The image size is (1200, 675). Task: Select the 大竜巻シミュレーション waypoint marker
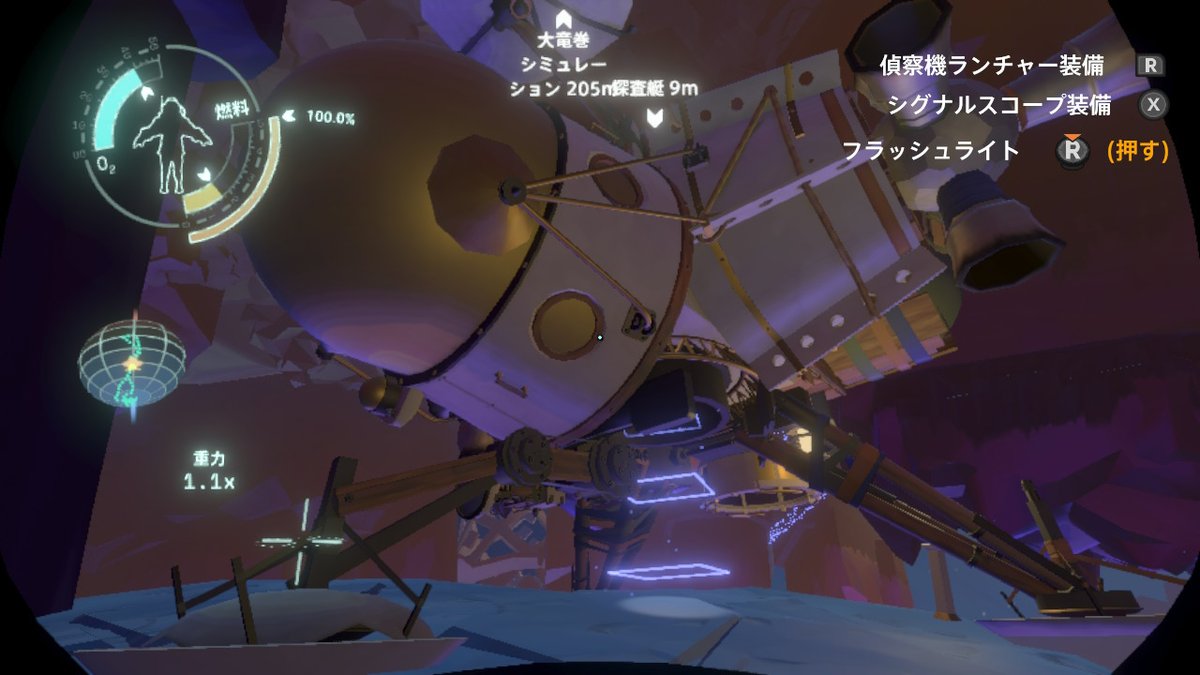coord(563,19)
